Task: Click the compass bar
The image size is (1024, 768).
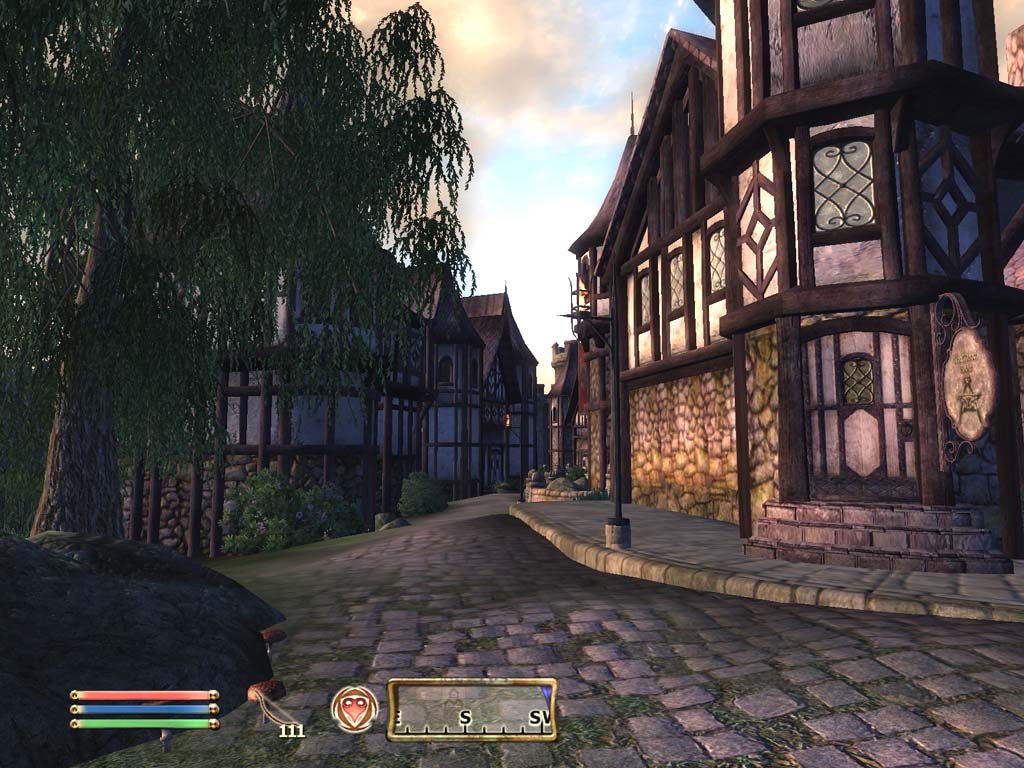Action: click(472, 709)
